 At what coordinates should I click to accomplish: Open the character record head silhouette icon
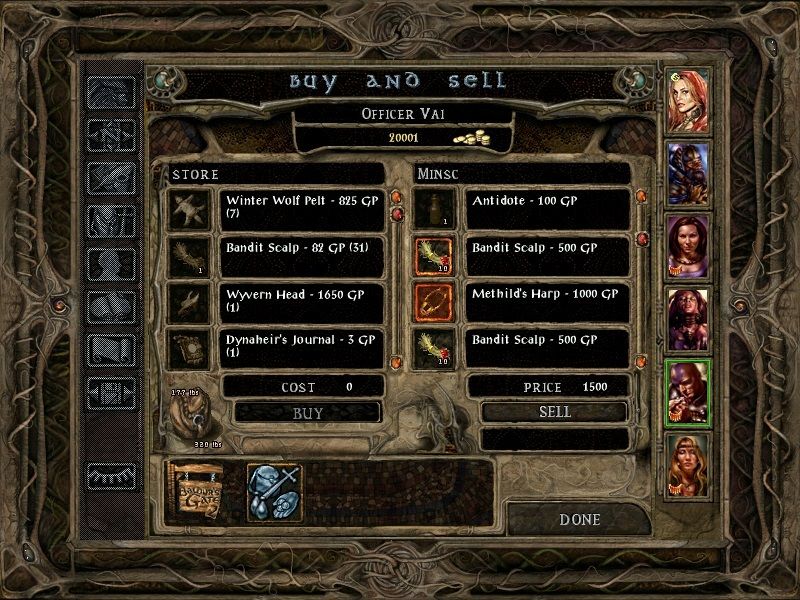pos(112,264)
